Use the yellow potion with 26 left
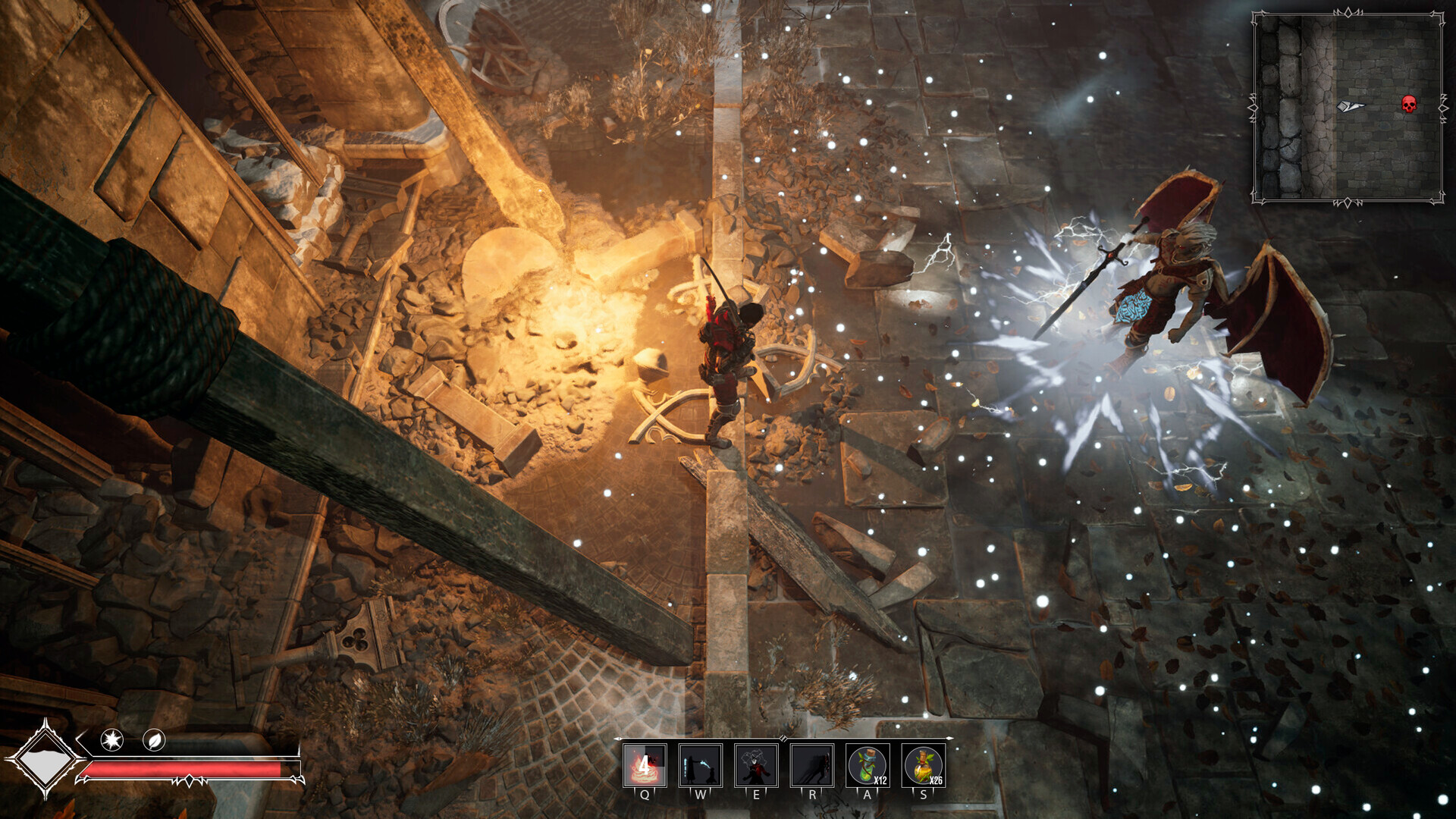 (x=924, y=764)
